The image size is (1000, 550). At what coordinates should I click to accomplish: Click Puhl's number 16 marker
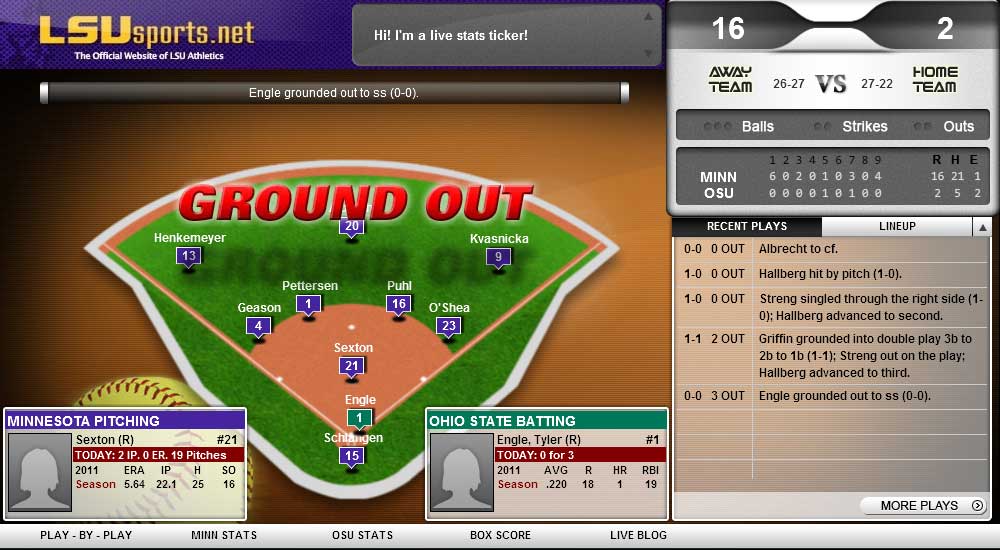399,304
